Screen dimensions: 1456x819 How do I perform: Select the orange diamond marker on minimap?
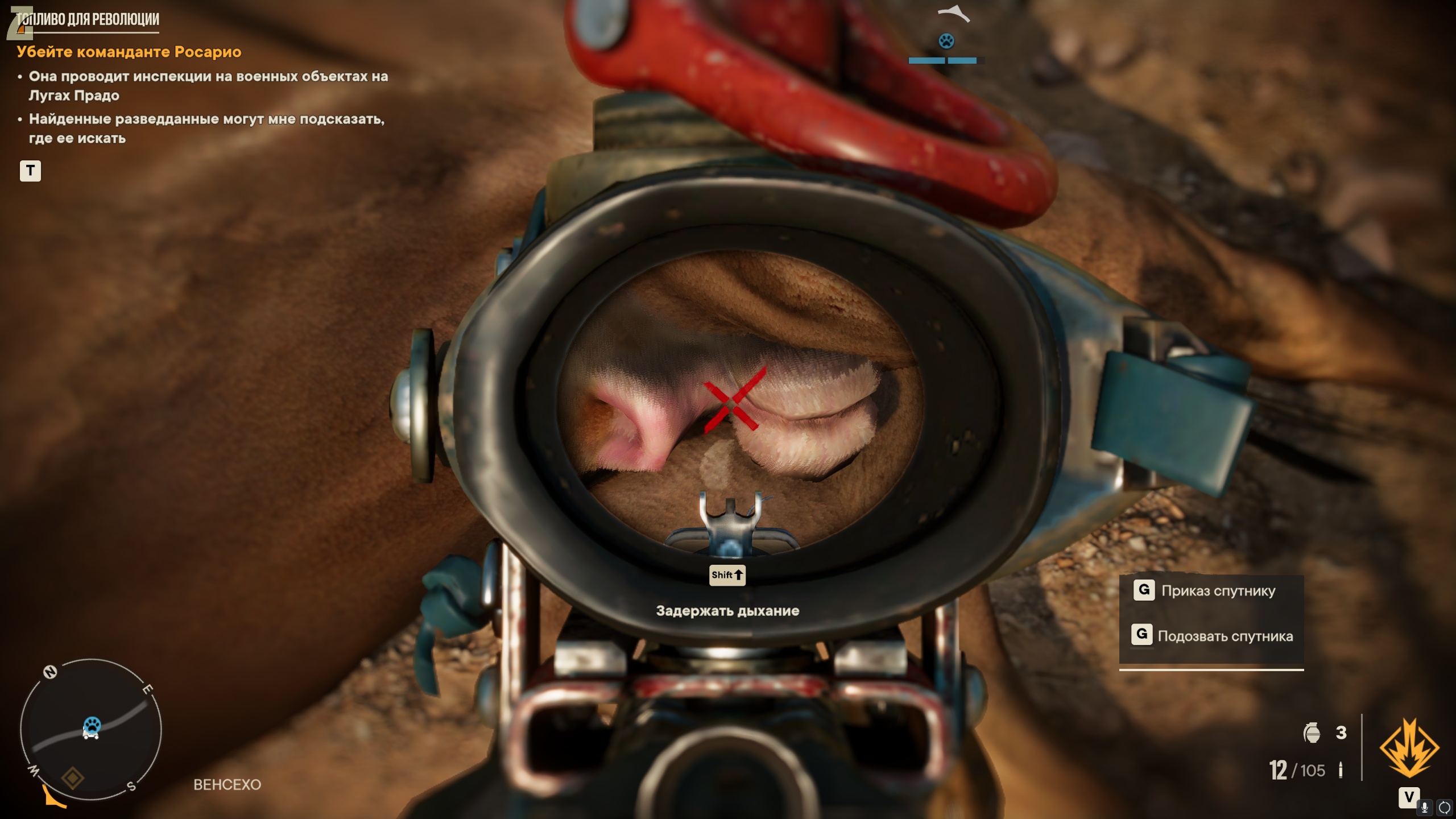point(73,778)
